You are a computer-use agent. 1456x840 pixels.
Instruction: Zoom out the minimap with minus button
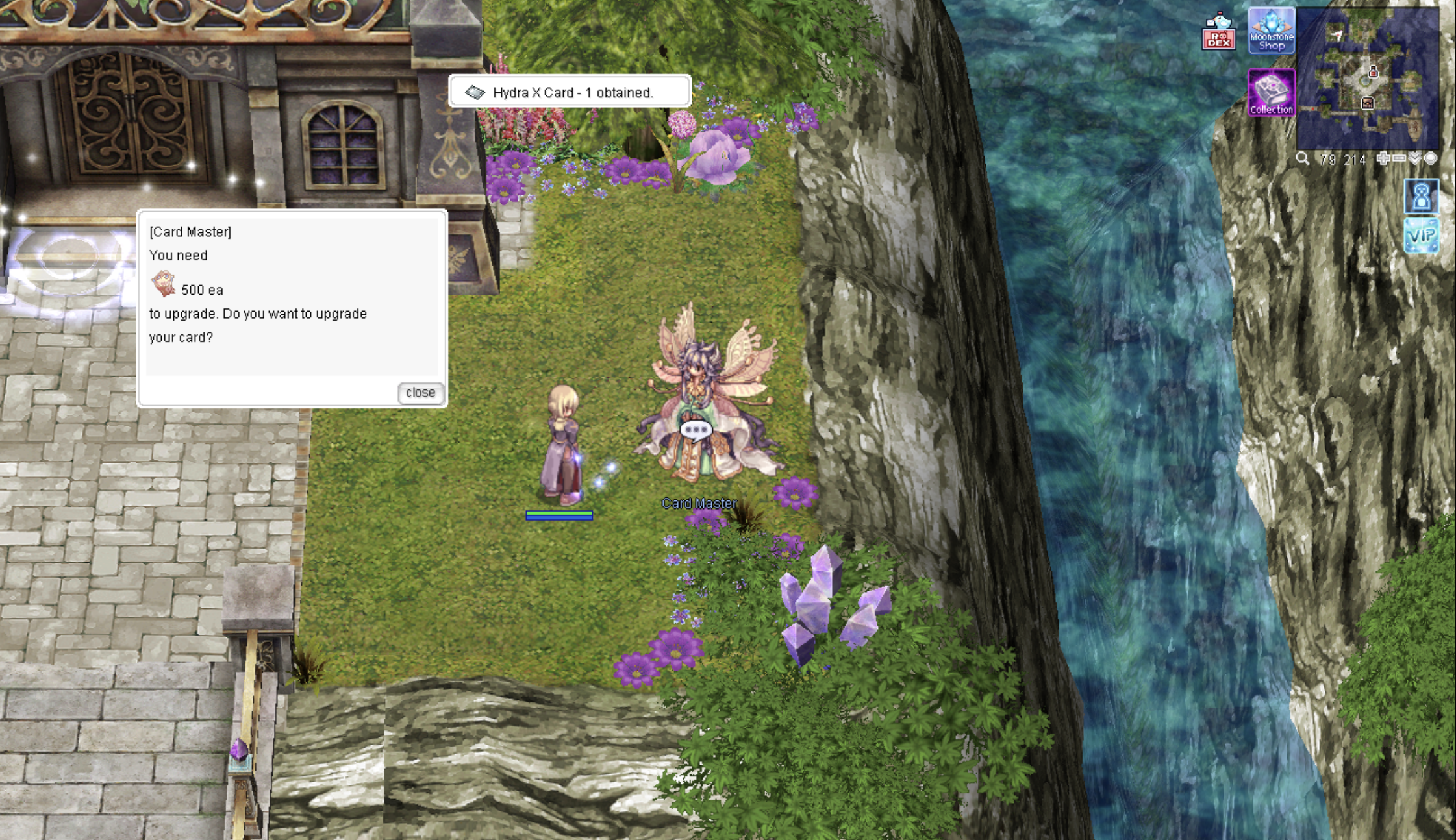(x=1399, y=159)
